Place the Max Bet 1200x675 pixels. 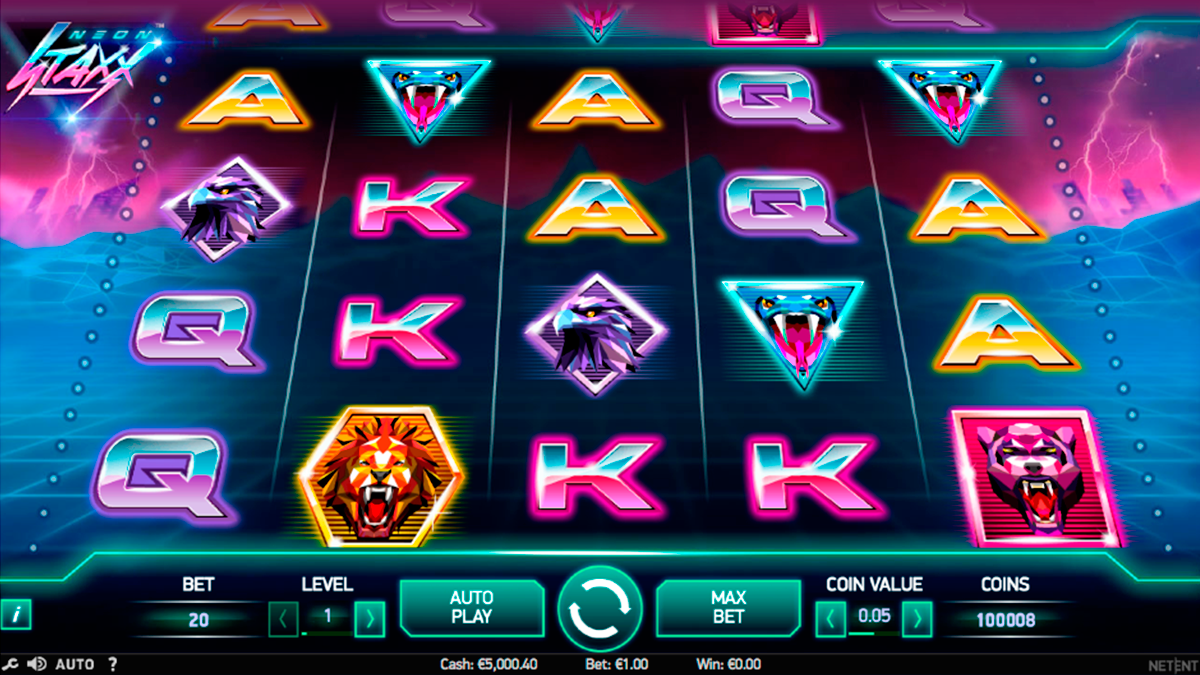point(728,607)
